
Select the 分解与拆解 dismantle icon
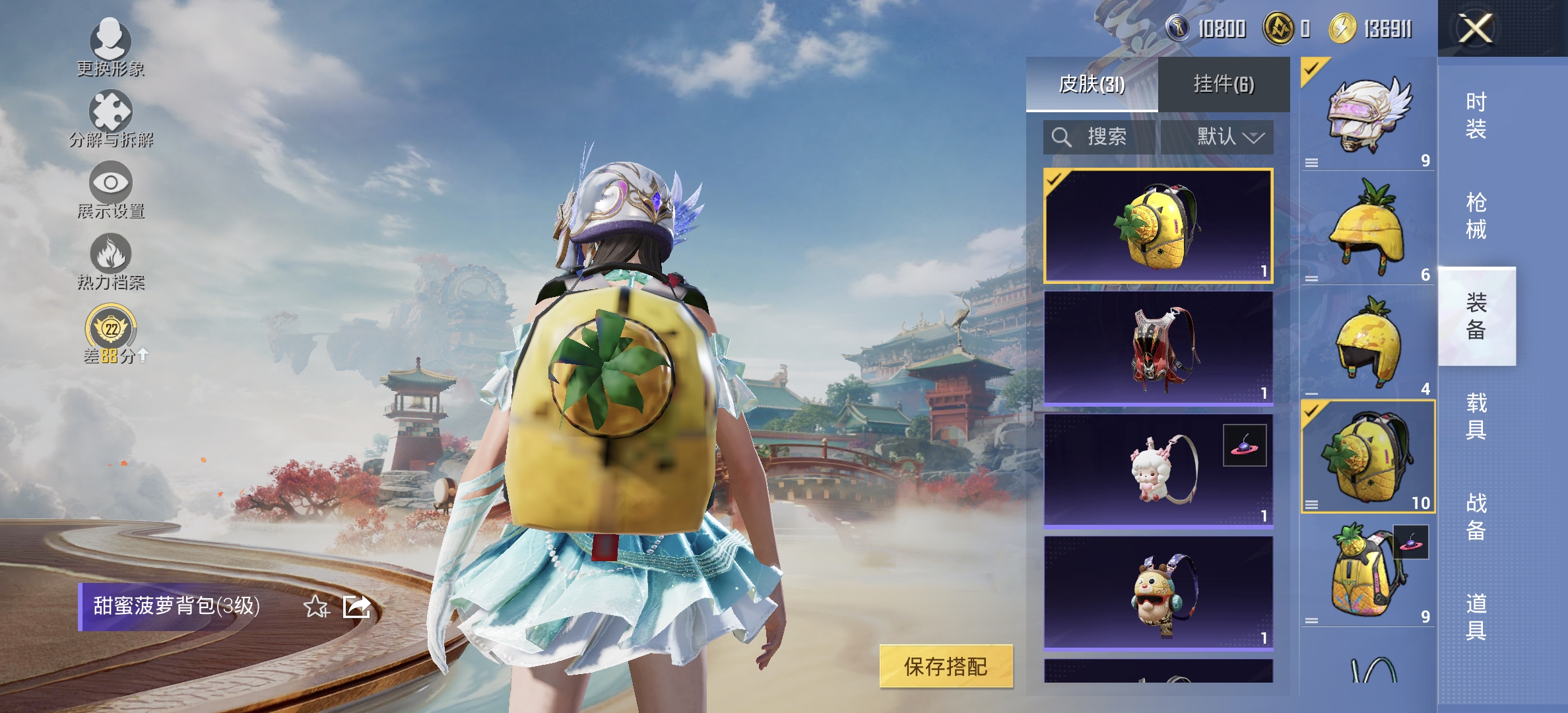(111, 114)
